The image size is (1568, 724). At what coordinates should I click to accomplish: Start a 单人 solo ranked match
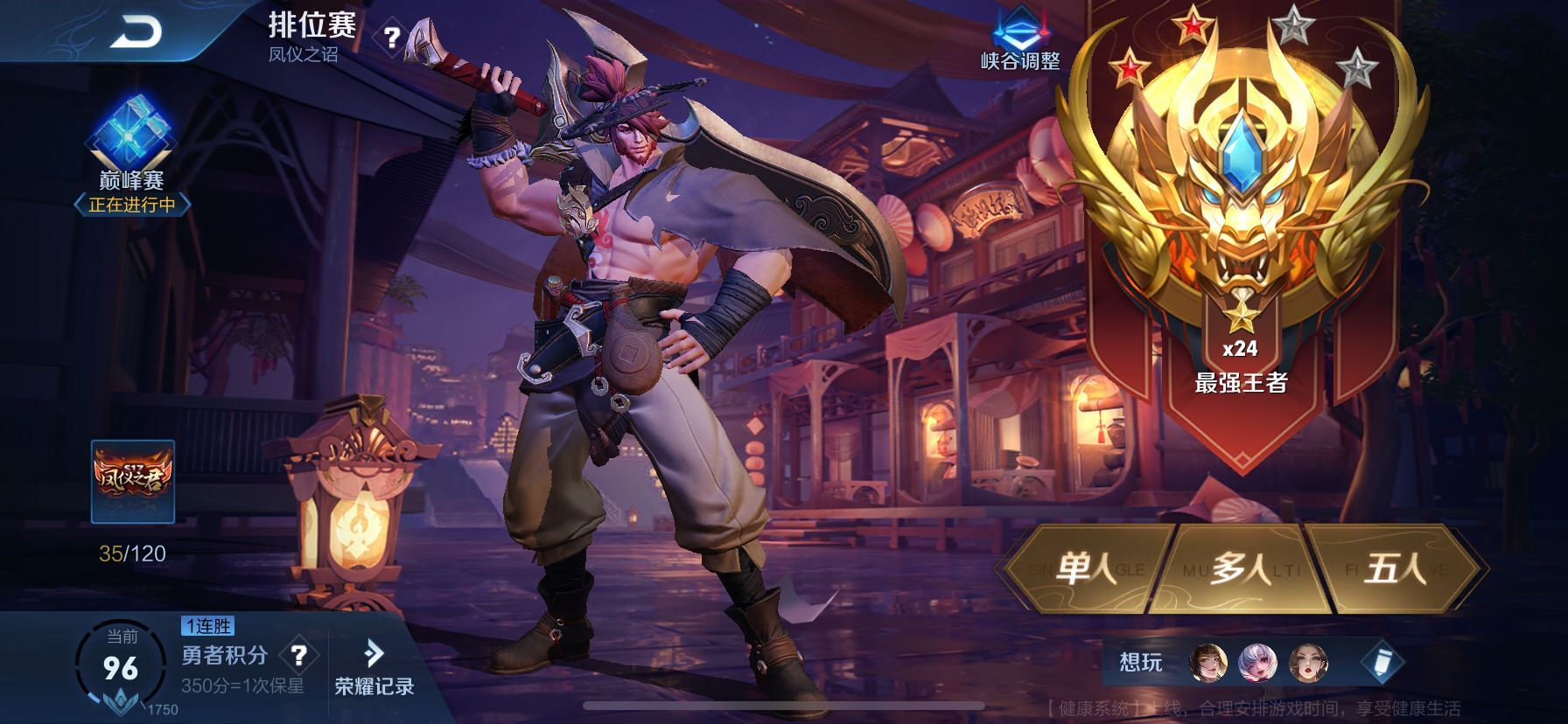tap(1086, 569)
